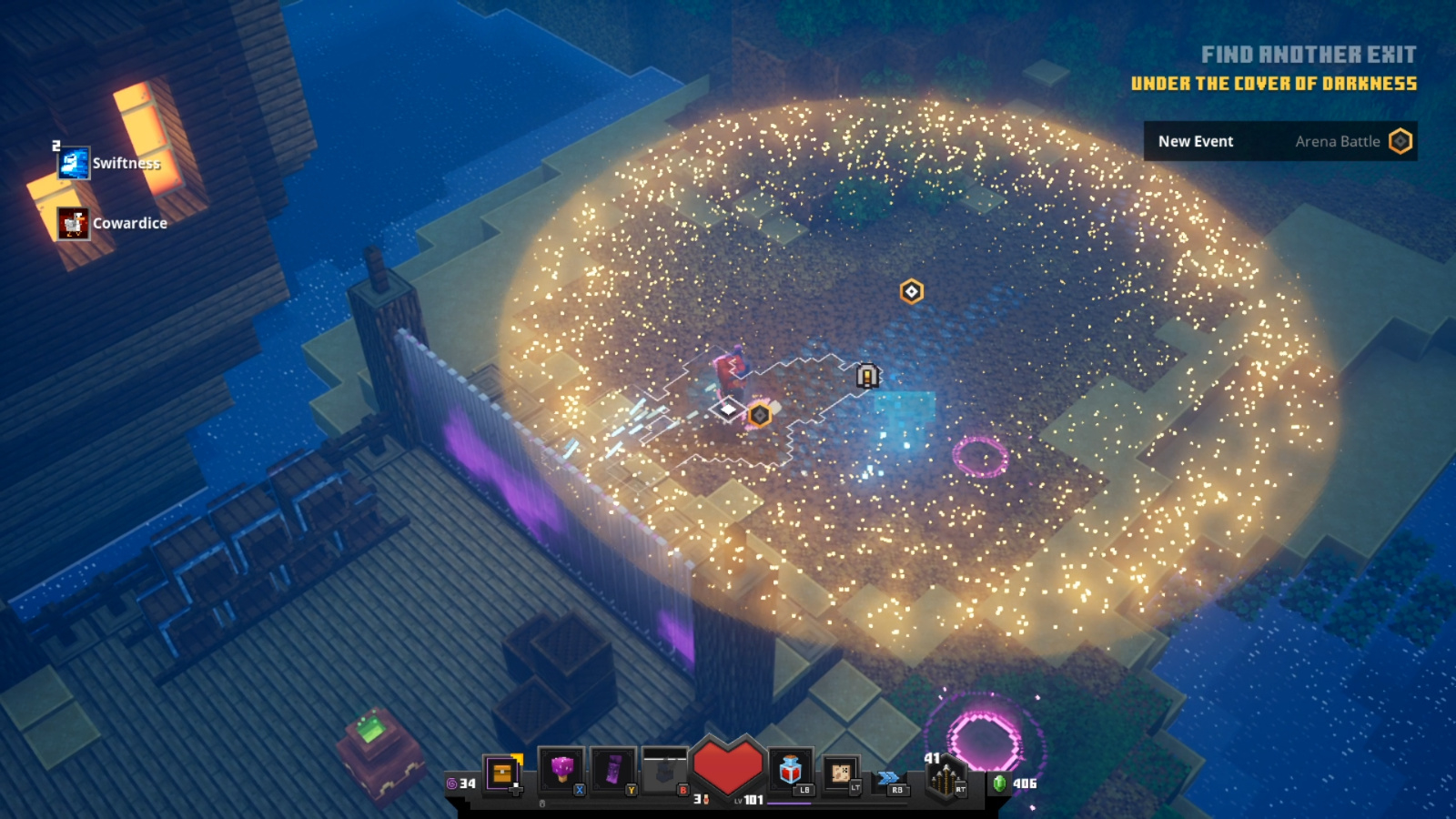Click the green emerald currency icon
The image size is (1456, 819).
pos(999,783)
